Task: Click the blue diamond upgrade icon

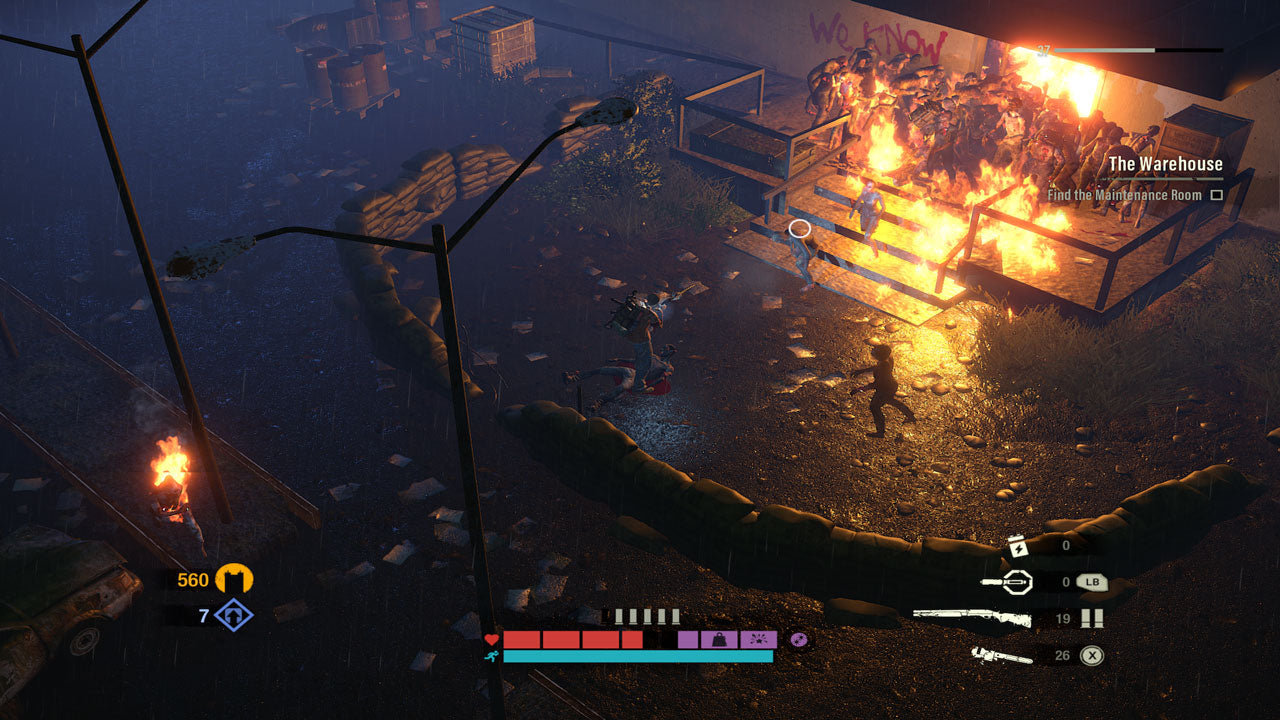Action: click(x=234, y=614)
